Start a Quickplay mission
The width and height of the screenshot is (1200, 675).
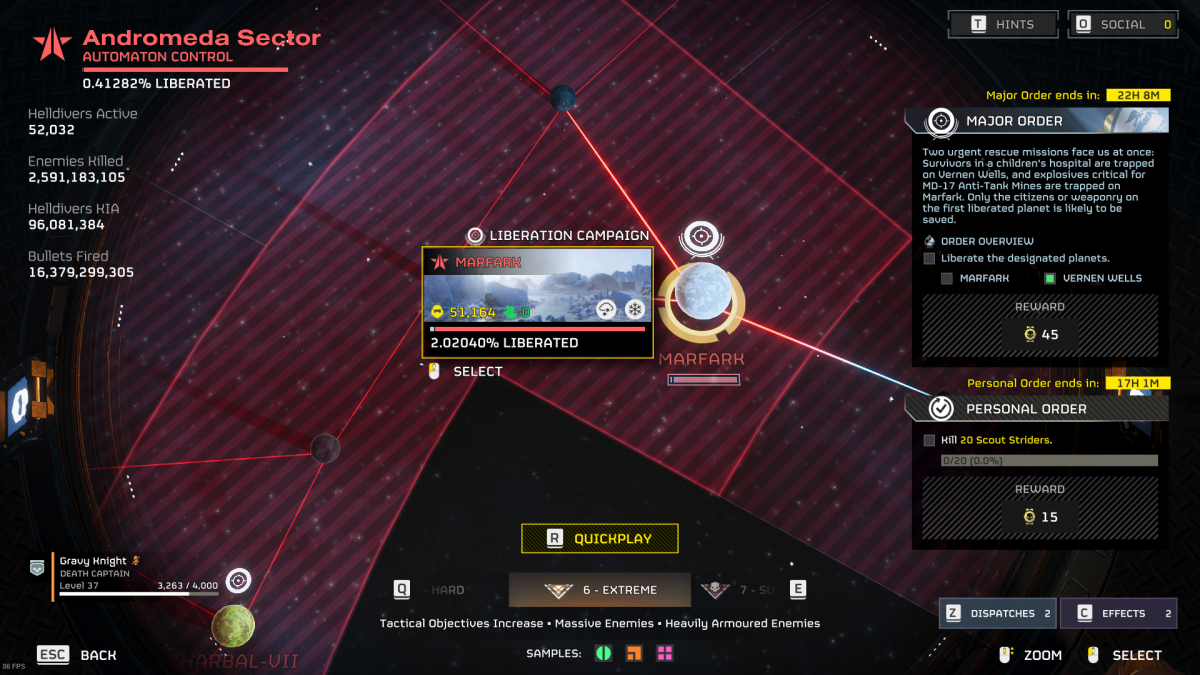point(600,538)
